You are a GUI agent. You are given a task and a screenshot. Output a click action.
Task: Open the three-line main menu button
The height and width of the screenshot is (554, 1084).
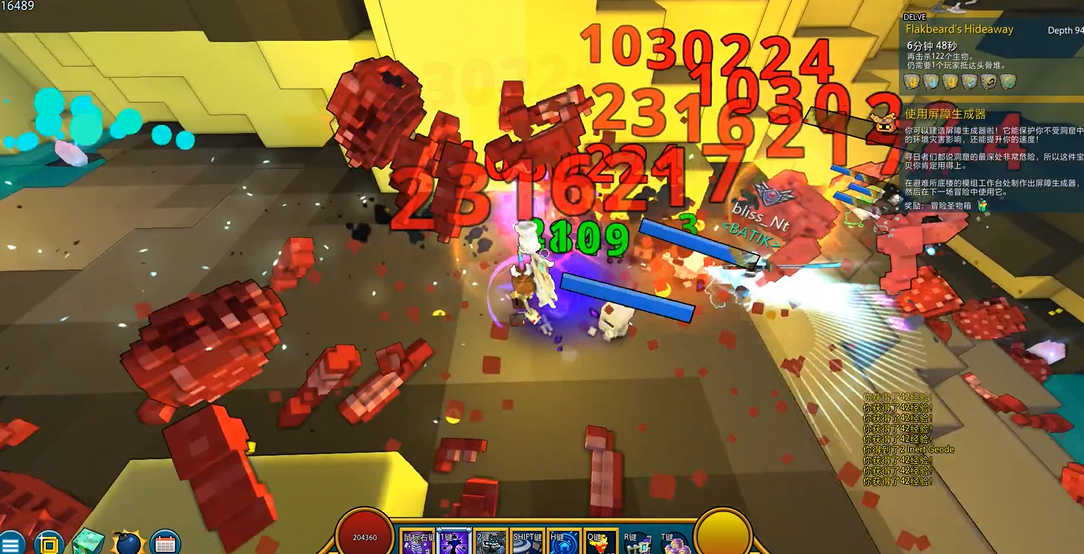coord(14,544)
